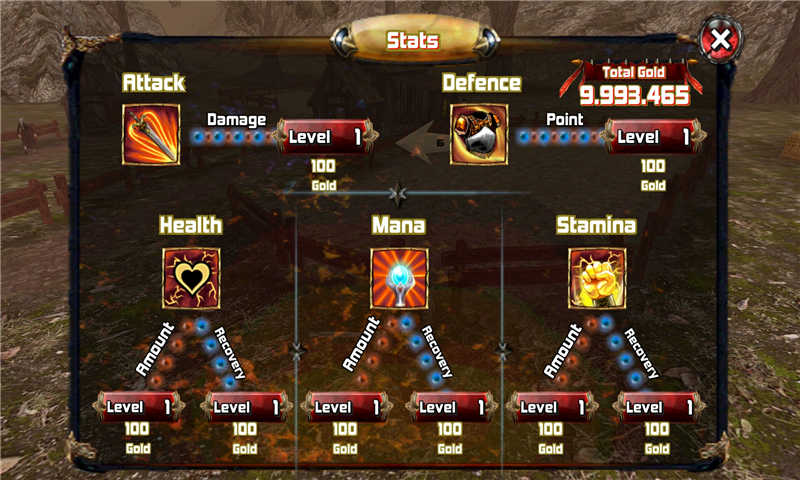Viewport: 800px width, 480px height.
Task: Upgrade Health Amount level
Action: click(140, 407)
